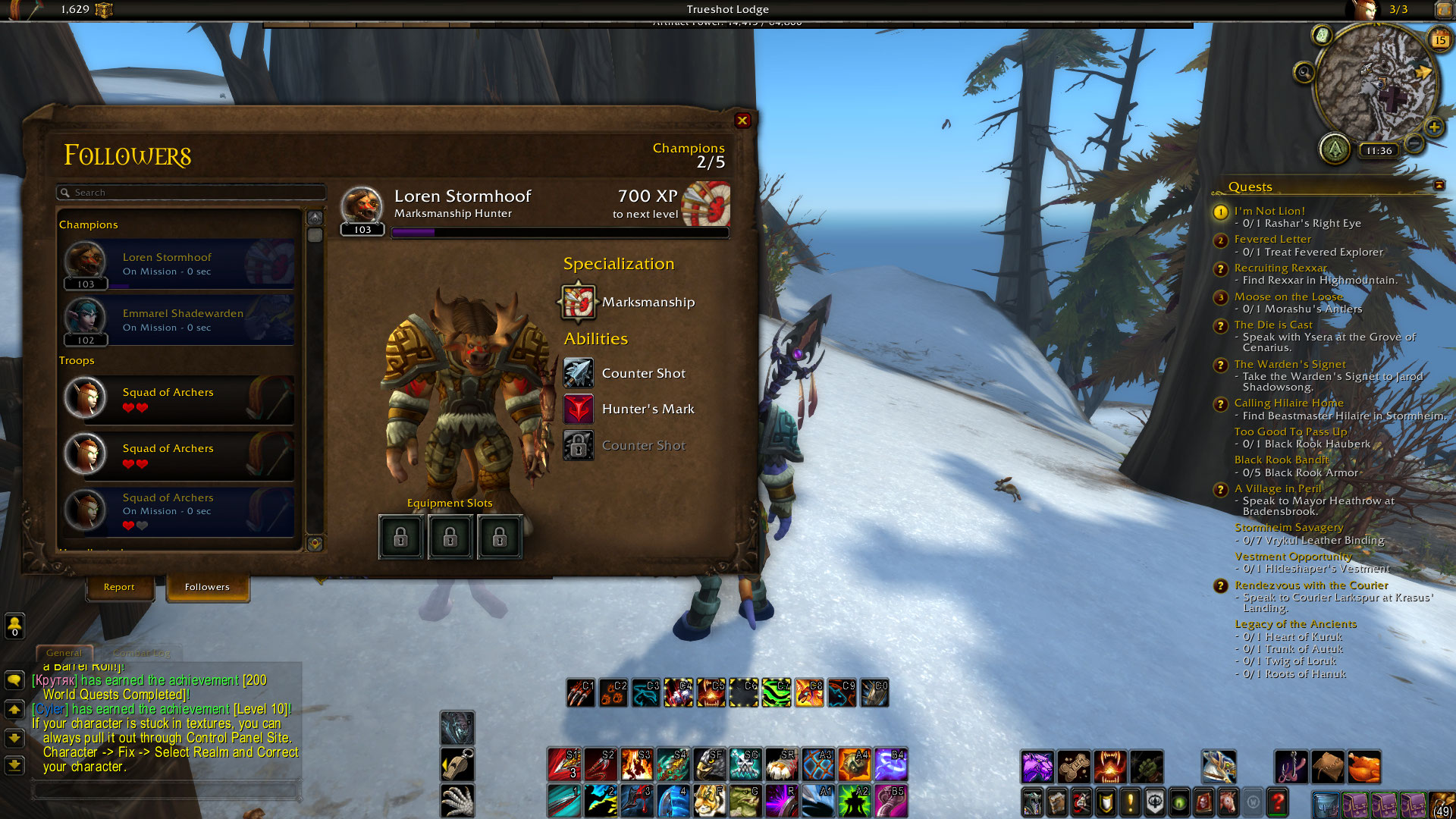The width and height of the screenshot is (1456, 819).
Task: Open the I'm Not Lion! quest
Action: tap(1269, 211)
